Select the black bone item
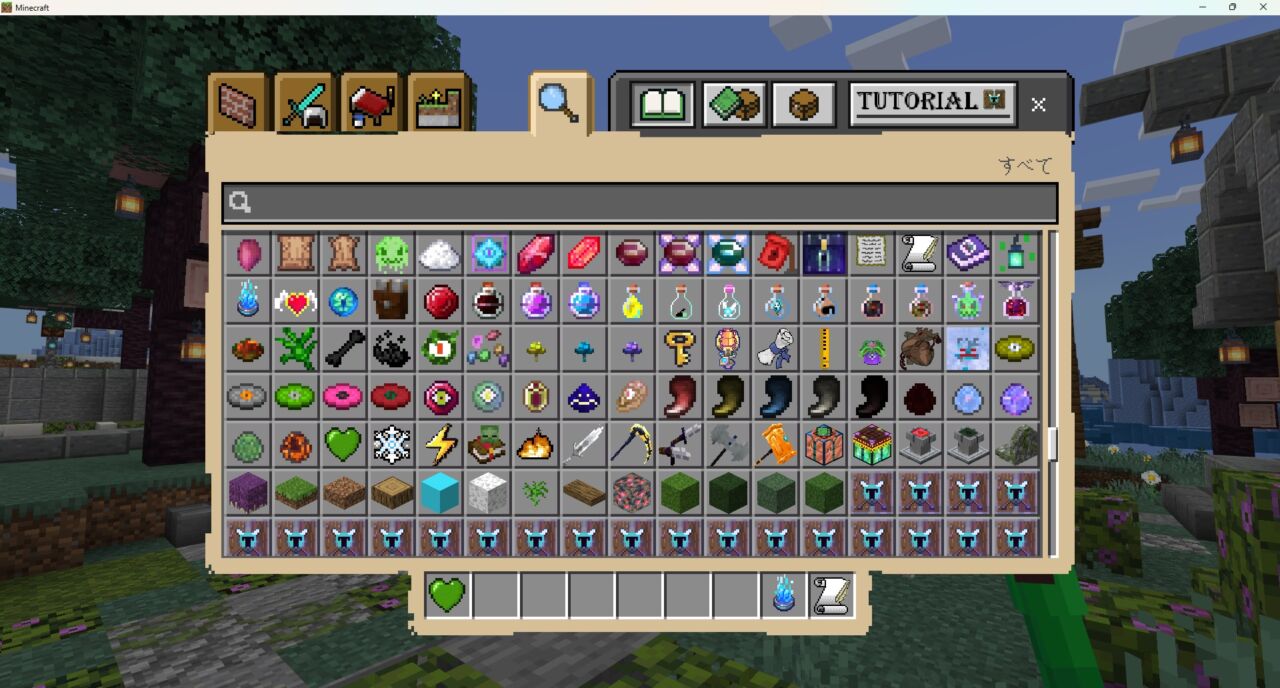Image resolution: width=1280 pixels, height=688 pixels. point(343,349)
